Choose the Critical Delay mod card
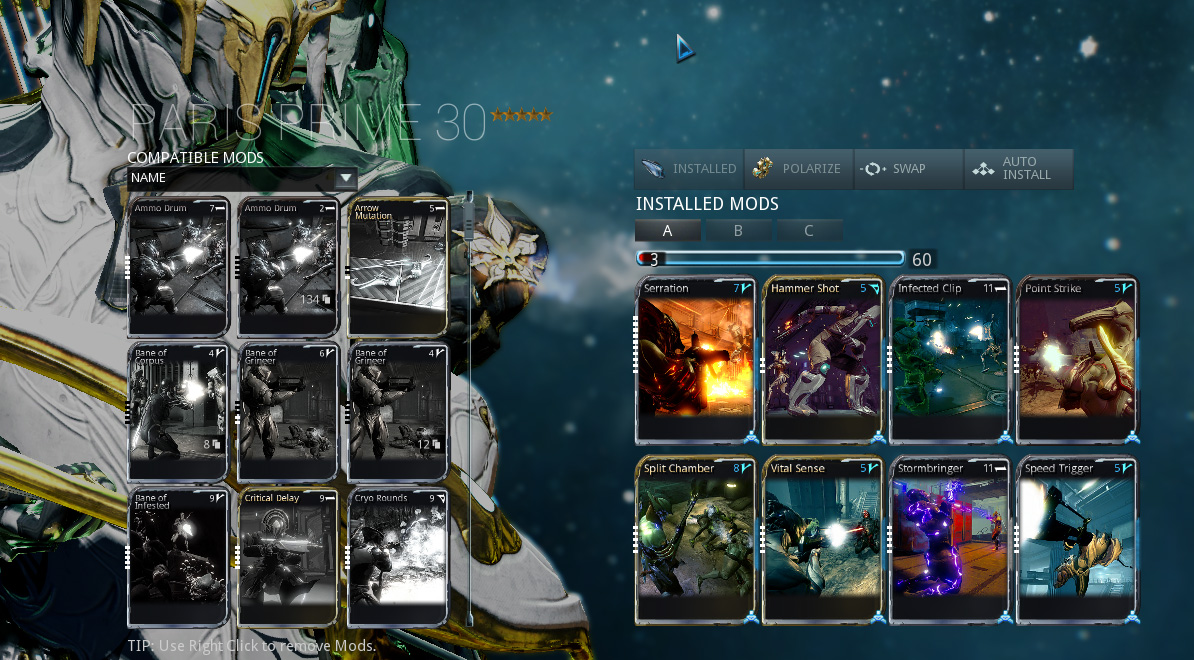 288,557
